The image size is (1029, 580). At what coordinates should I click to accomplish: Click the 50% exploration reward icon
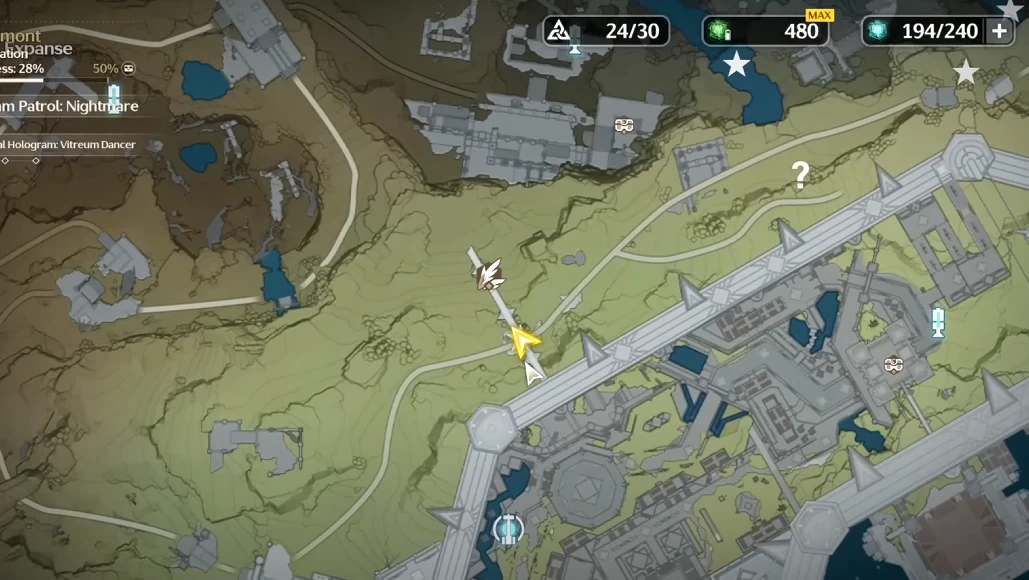[128, 69]
